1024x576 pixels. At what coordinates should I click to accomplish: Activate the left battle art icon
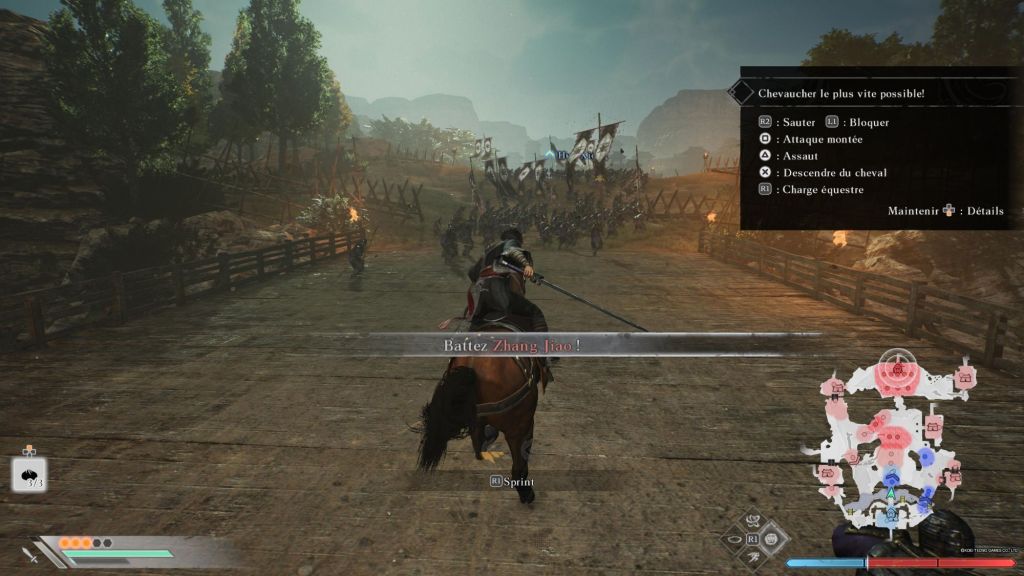coord(733,540)
